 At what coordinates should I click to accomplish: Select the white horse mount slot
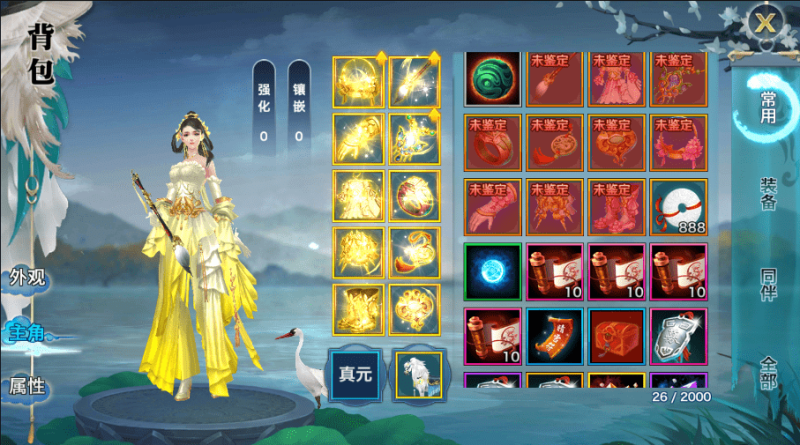pos(418,375)
